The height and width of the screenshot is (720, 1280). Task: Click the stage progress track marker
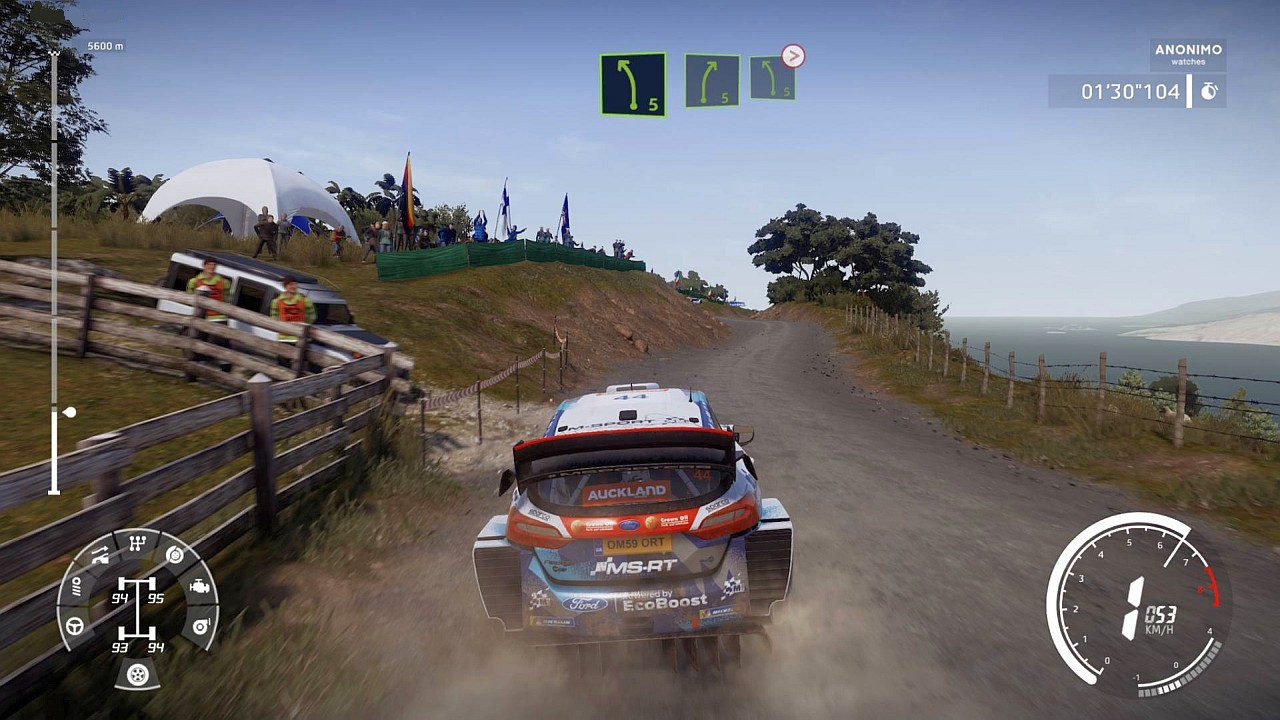tap(69, 412)
